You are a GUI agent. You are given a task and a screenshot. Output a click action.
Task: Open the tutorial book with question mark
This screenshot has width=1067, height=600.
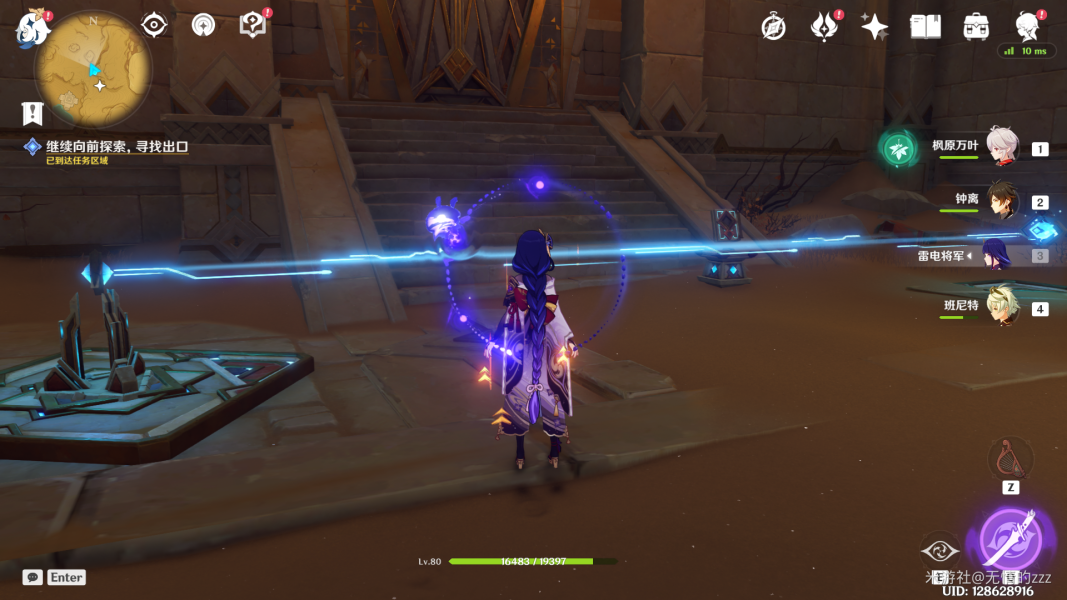click(x=254, y=25)
